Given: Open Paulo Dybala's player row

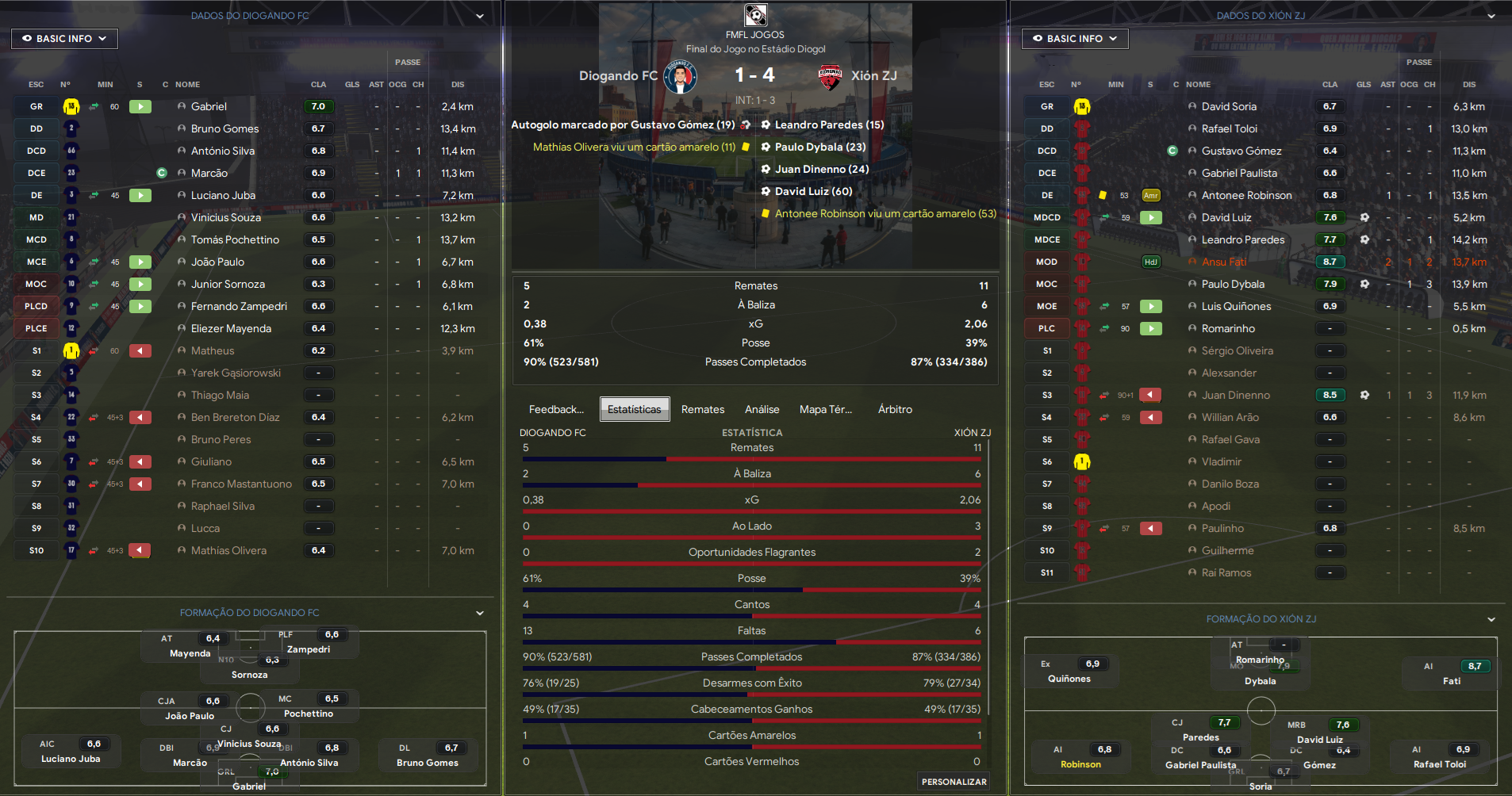Looking at the screenshot, I should click(x=1233, y=284).
